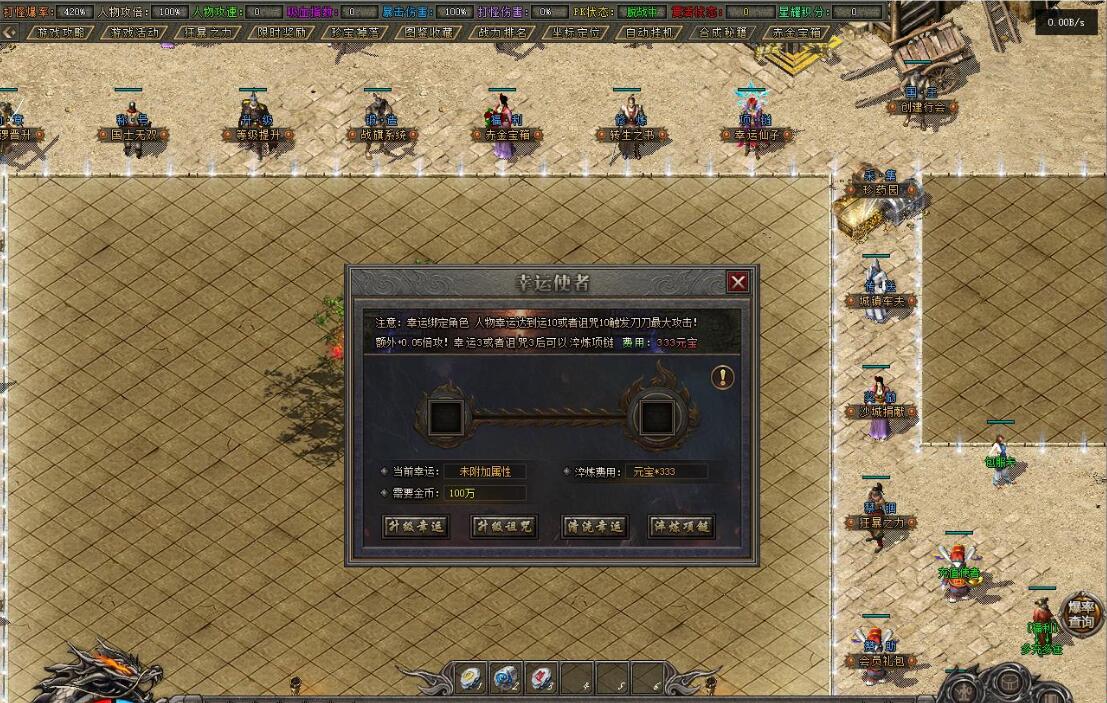Choose the 升级诅咒 button

tap(504, 526)
